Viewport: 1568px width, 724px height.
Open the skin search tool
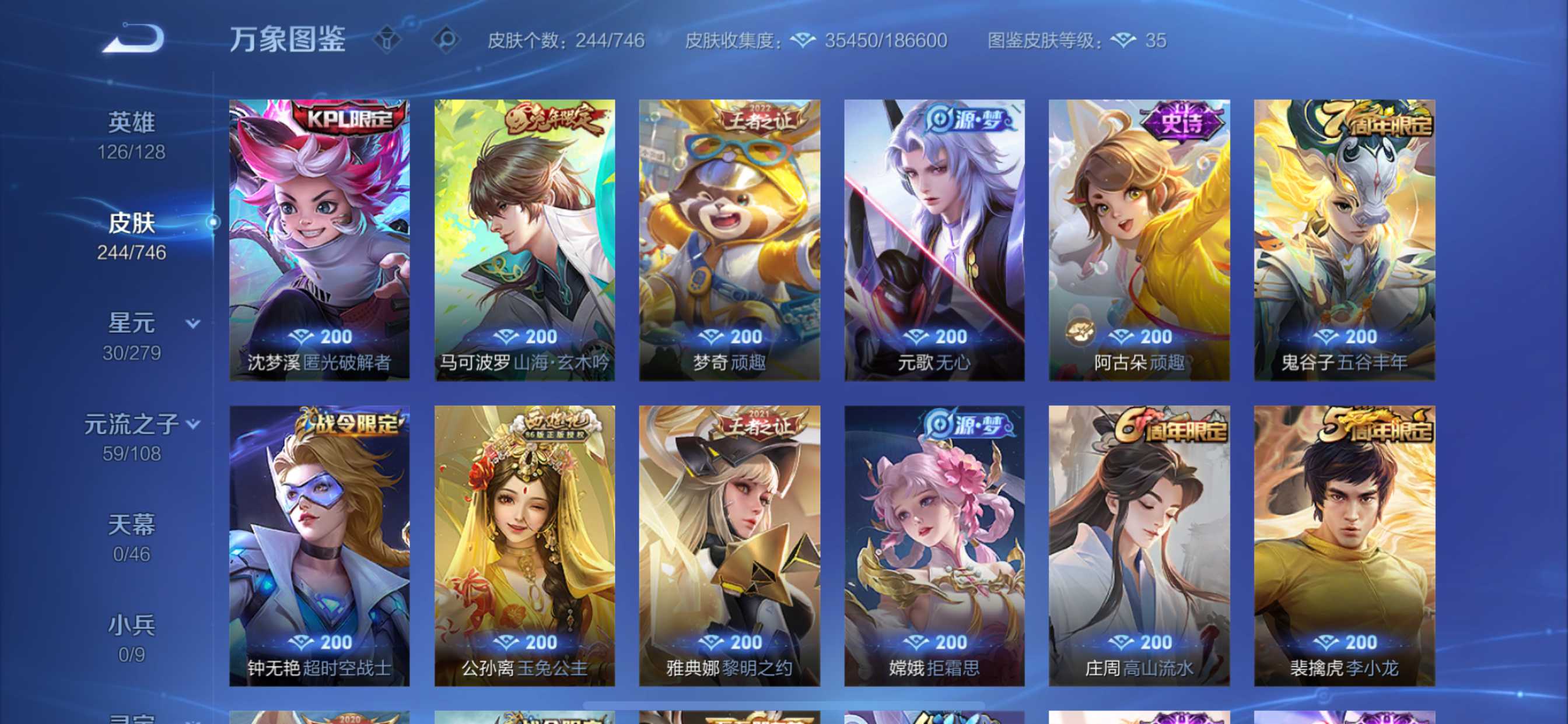(447, 39)
